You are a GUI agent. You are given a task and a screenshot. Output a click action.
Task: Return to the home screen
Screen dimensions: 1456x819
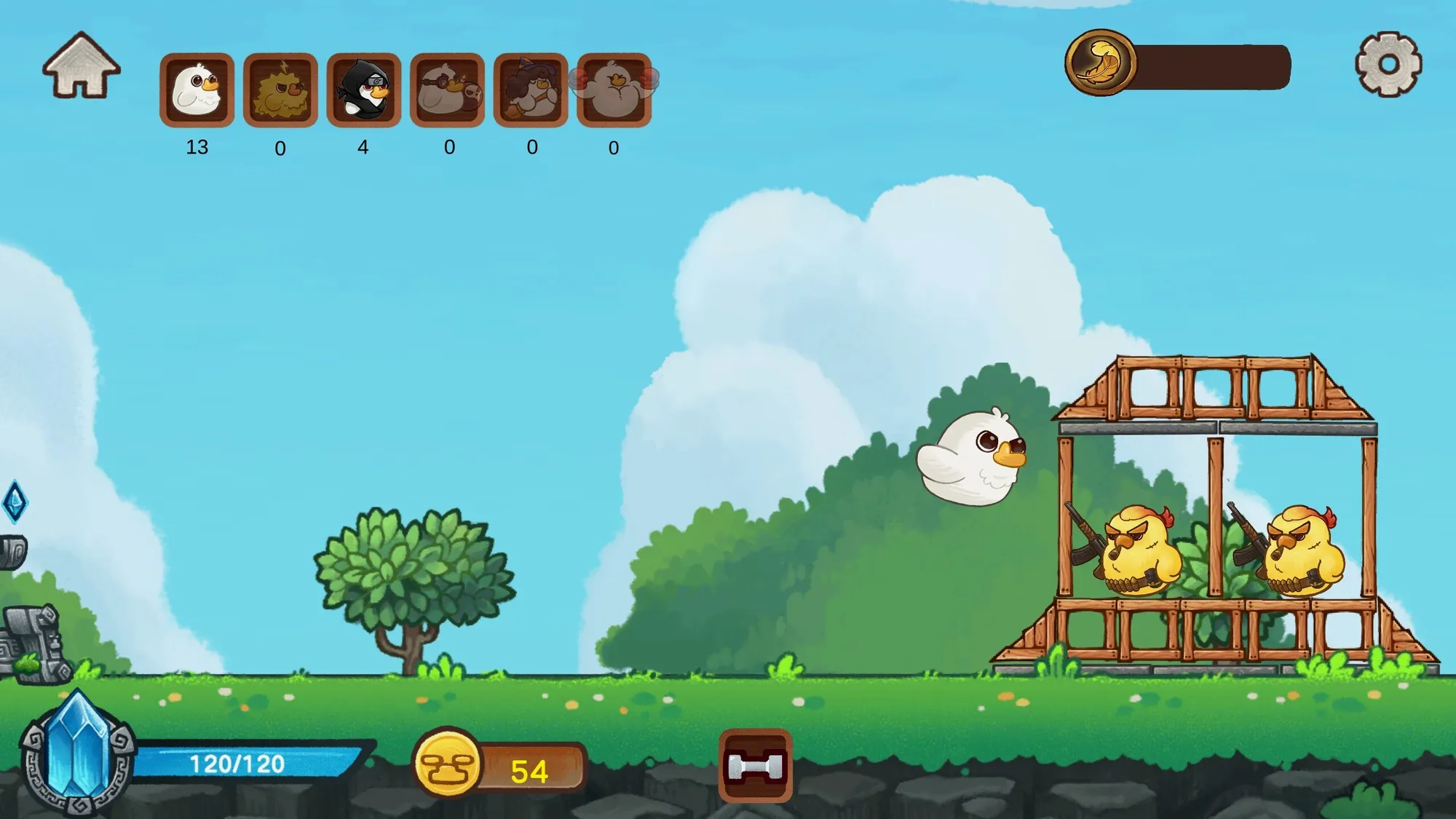[81, 66]
